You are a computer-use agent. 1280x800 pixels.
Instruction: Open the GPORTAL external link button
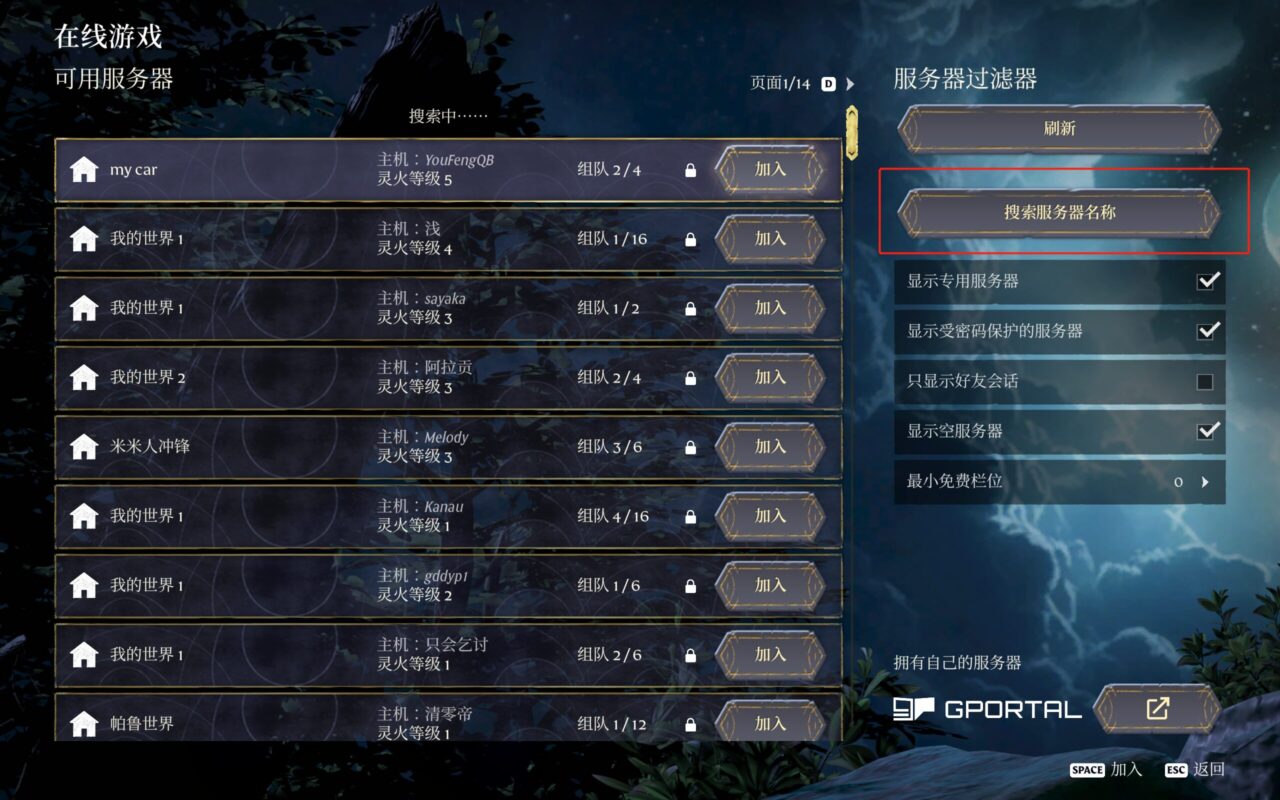pos(1157,709)
